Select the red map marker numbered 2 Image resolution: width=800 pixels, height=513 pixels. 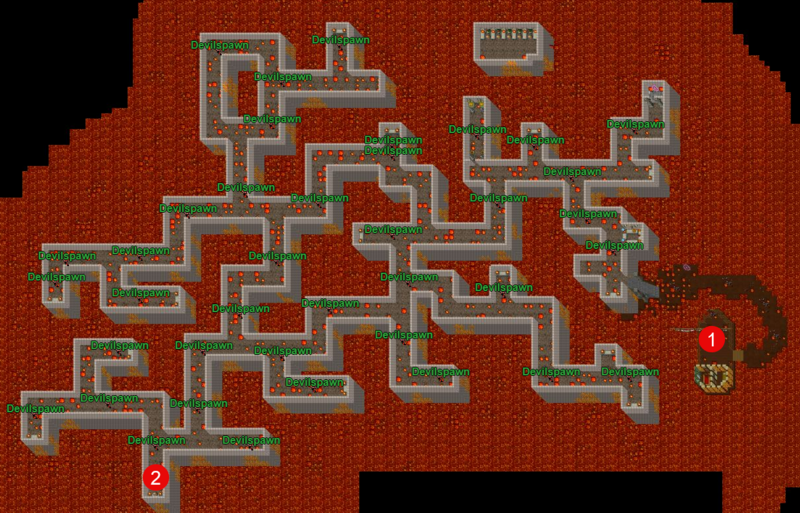[155, 477]
